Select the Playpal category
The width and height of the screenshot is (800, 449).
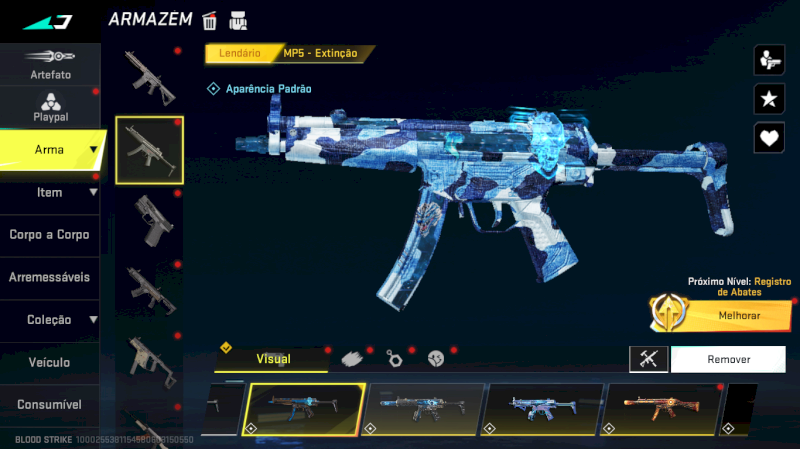[50, 106]
